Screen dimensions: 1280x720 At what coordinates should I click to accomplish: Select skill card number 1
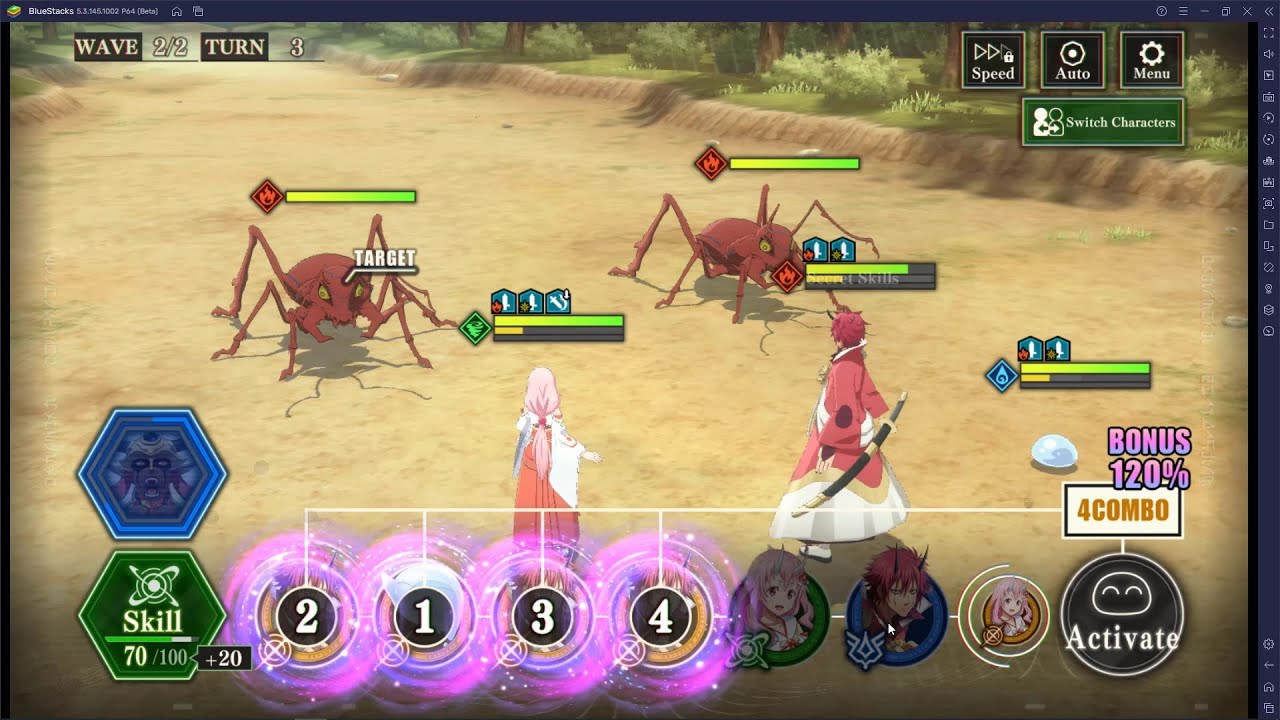(425, 615)
